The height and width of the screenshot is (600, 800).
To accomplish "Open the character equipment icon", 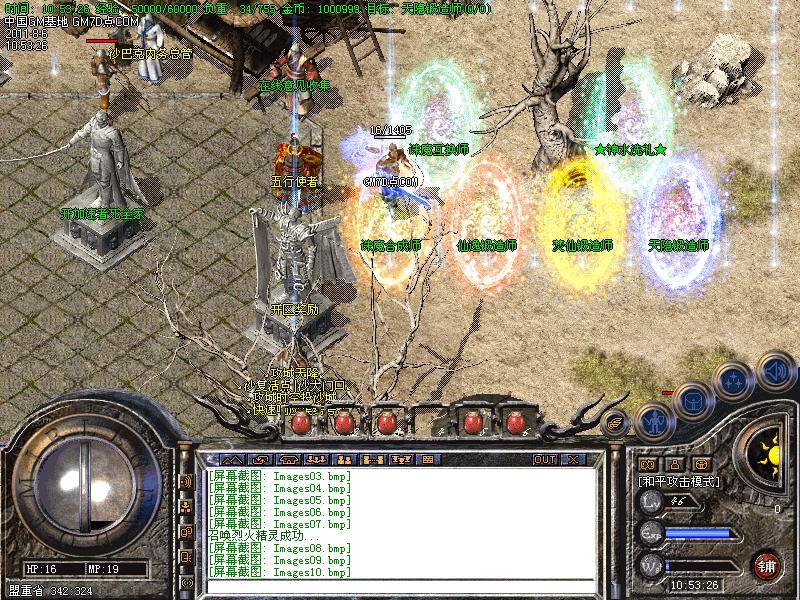I will 653,420.
